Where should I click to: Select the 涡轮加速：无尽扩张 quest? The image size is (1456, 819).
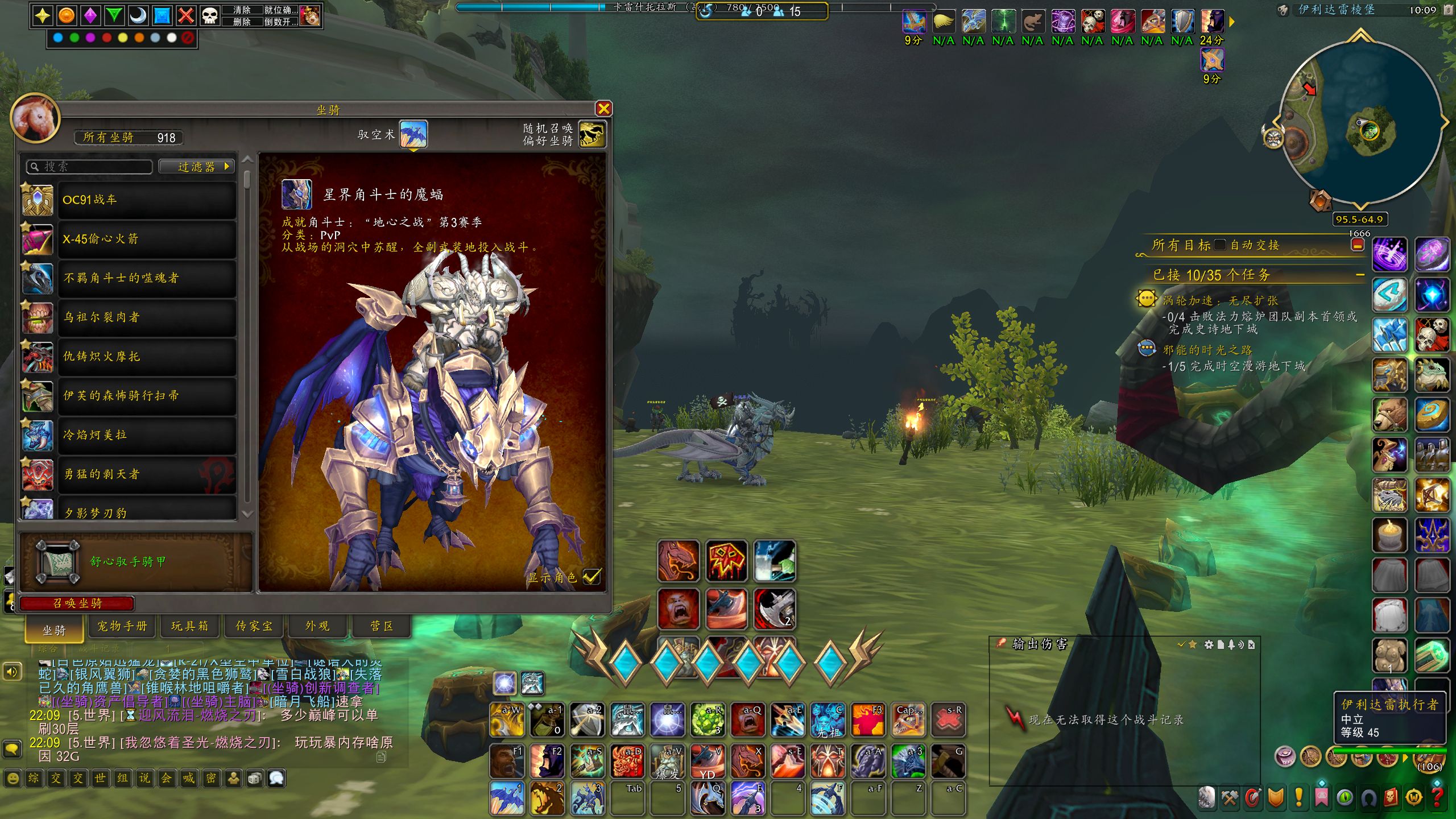pyautogui.click(x=1219, y=301)
